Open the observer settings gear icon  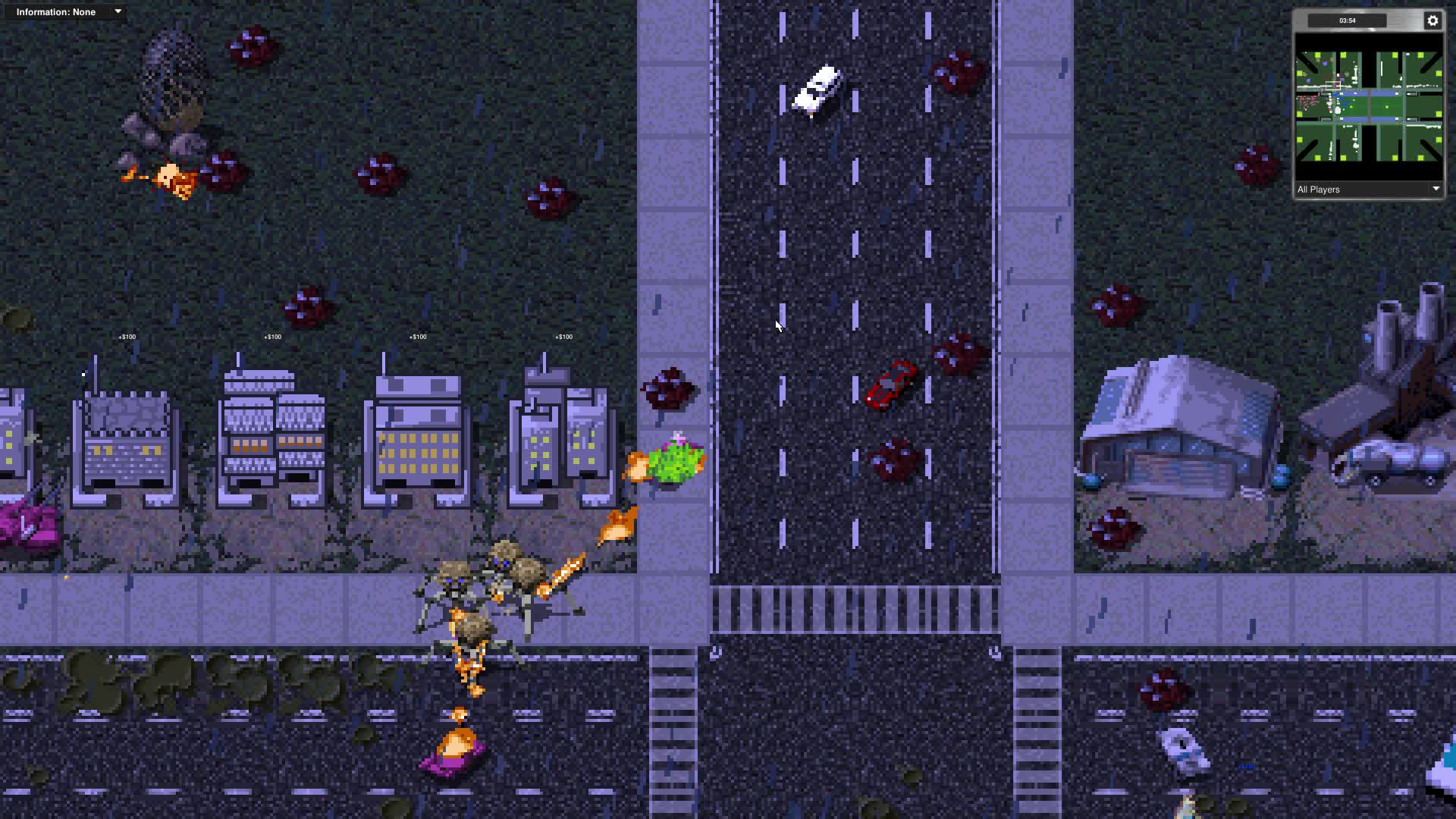pos(1433,20)
